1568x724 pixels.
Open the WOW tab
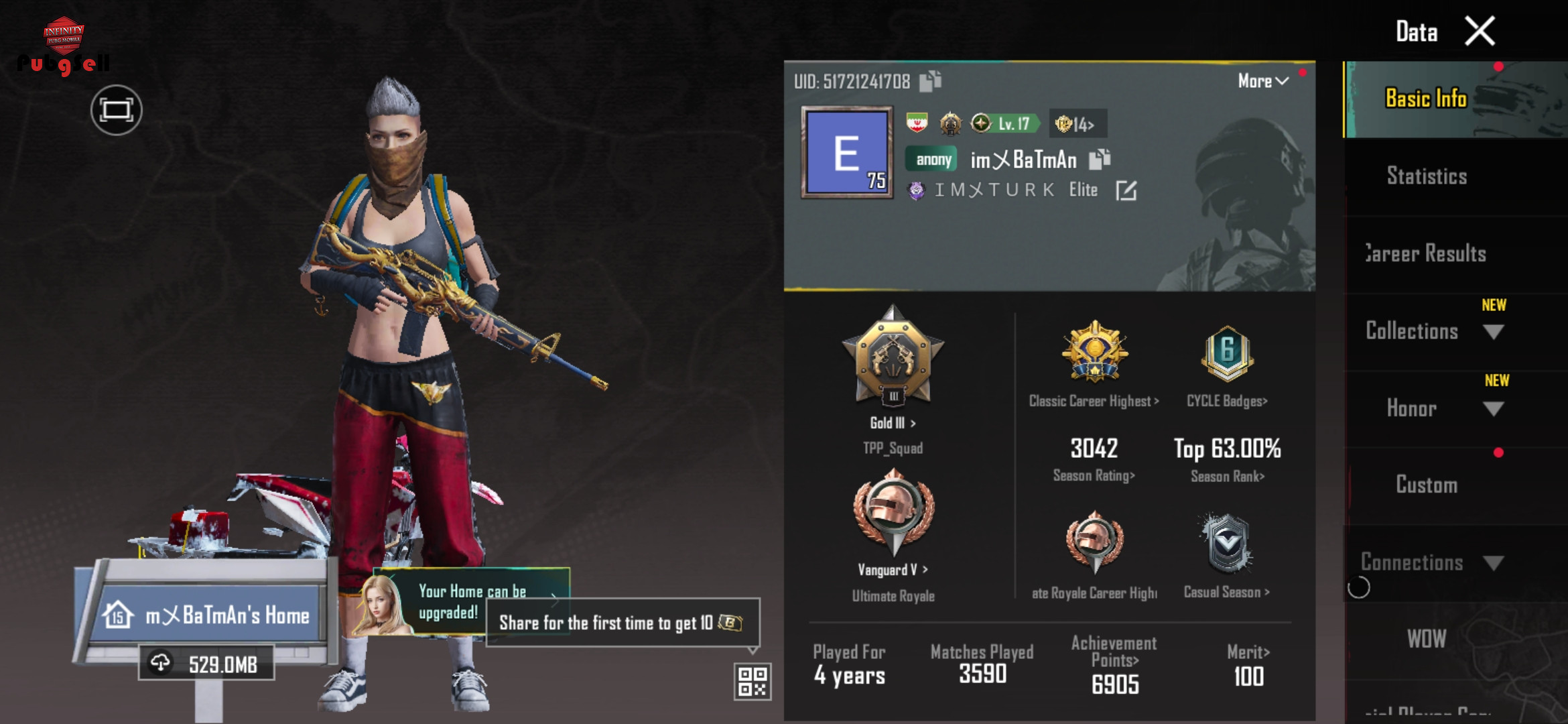click(1427, 639)
